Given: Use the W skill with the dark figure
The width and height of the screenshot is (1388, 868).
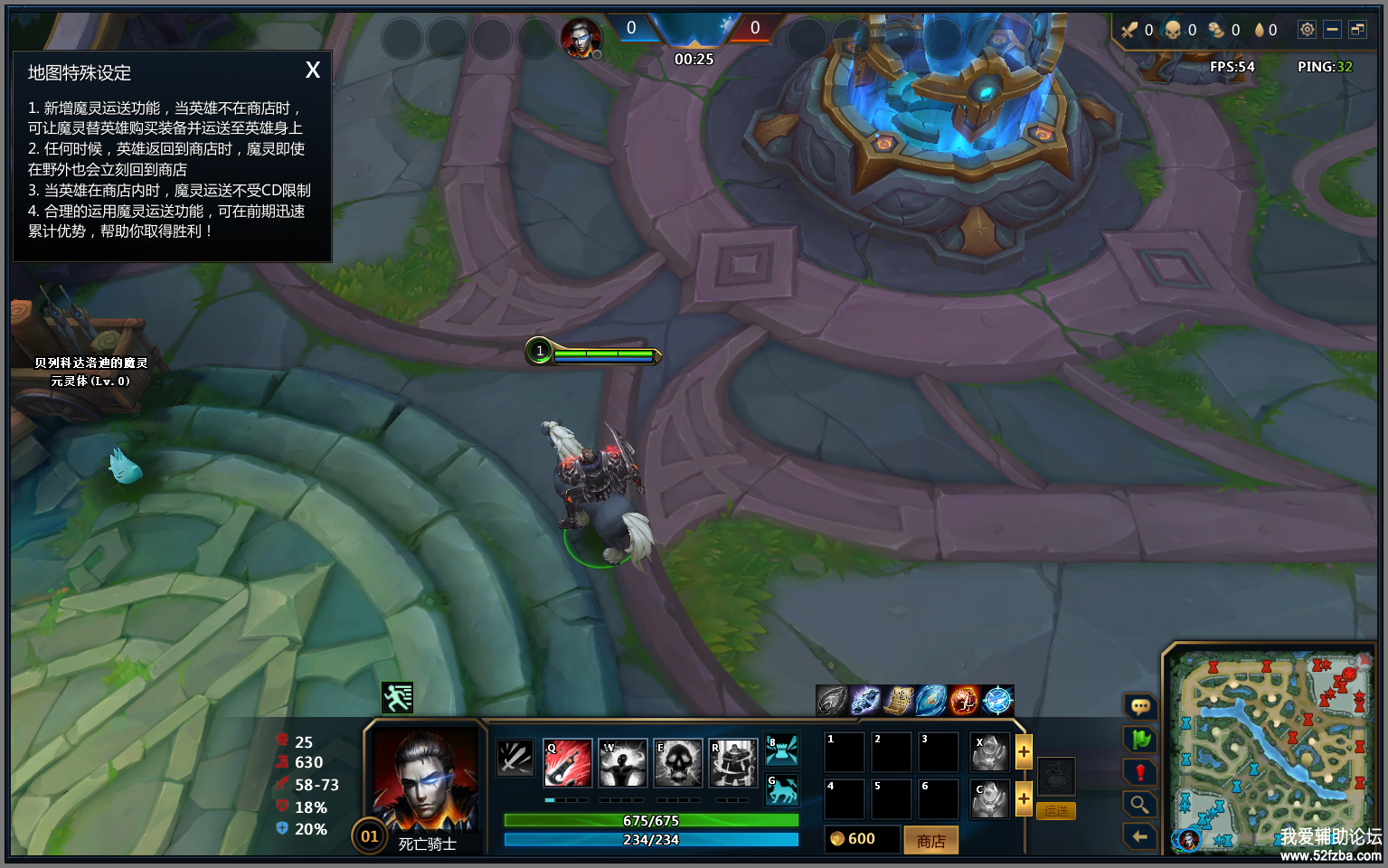Looking at the screenshot, I should (x=623, y=762).
